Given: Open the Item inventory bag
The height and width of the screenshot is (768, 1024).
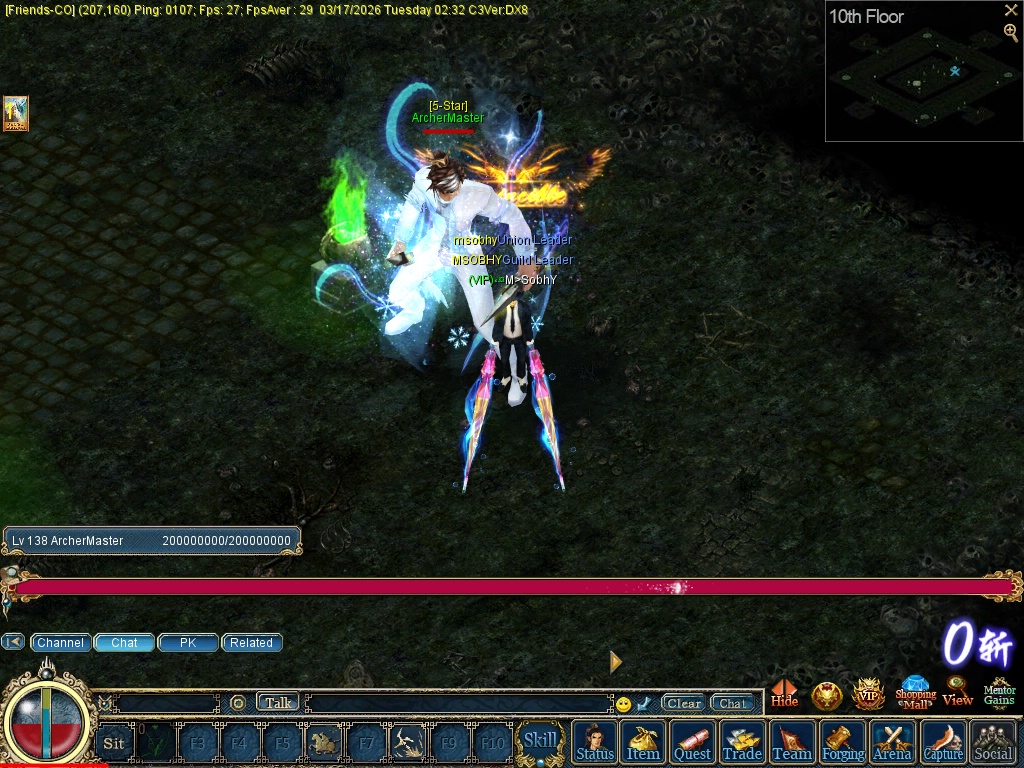Looking at the screenshot, I should pyautogui.click(x=643, y=742).
